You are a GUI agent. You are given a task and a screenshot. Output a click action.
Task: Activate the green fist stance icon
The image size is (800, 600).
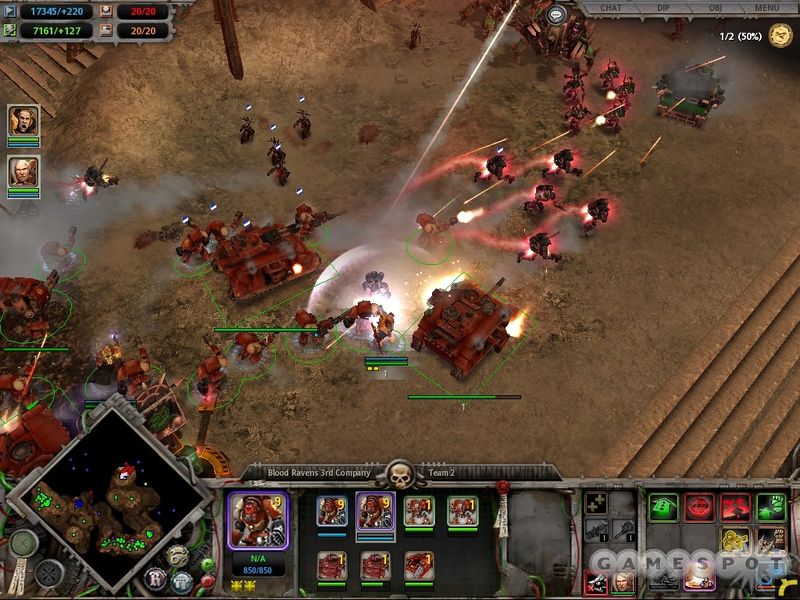coord(769,507)
